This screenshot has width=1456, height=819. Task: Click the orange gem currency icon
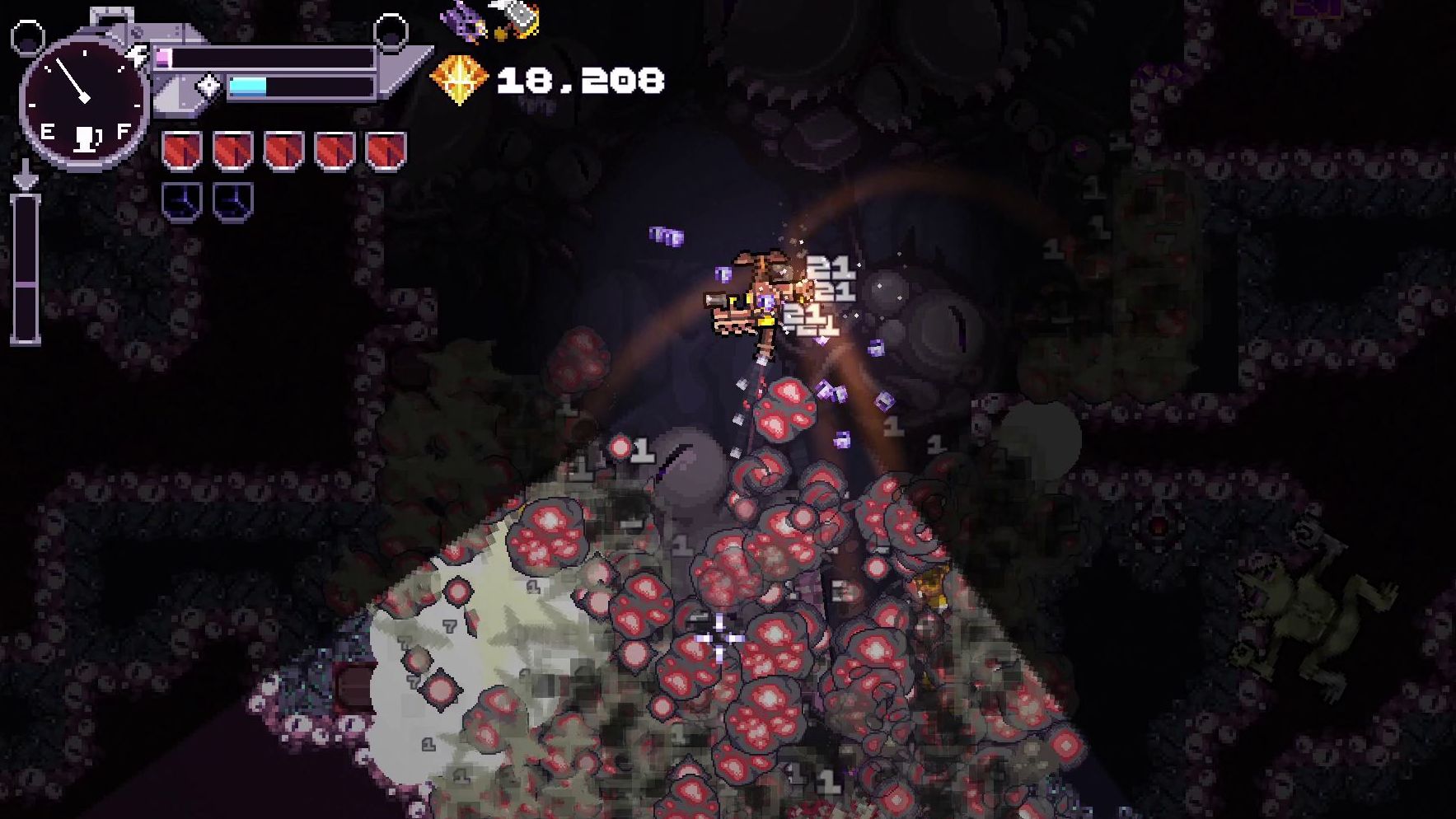[459, 79]
